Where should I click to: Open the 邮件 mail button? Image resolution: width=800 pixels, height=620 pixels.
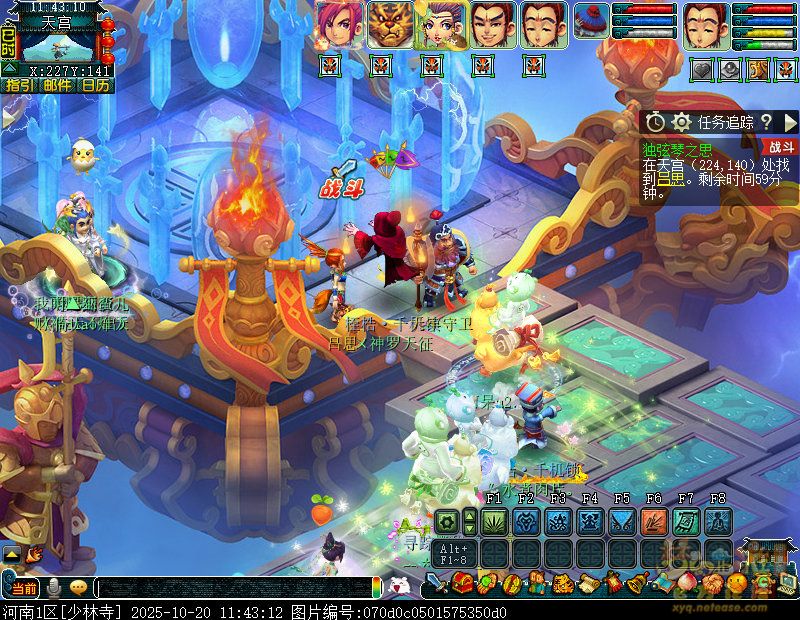coord(56,86)
